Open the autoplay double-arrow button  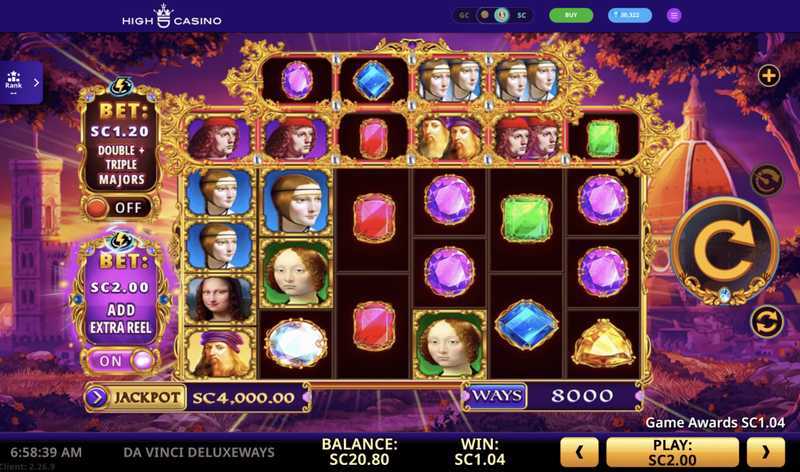tap(765, 321)
